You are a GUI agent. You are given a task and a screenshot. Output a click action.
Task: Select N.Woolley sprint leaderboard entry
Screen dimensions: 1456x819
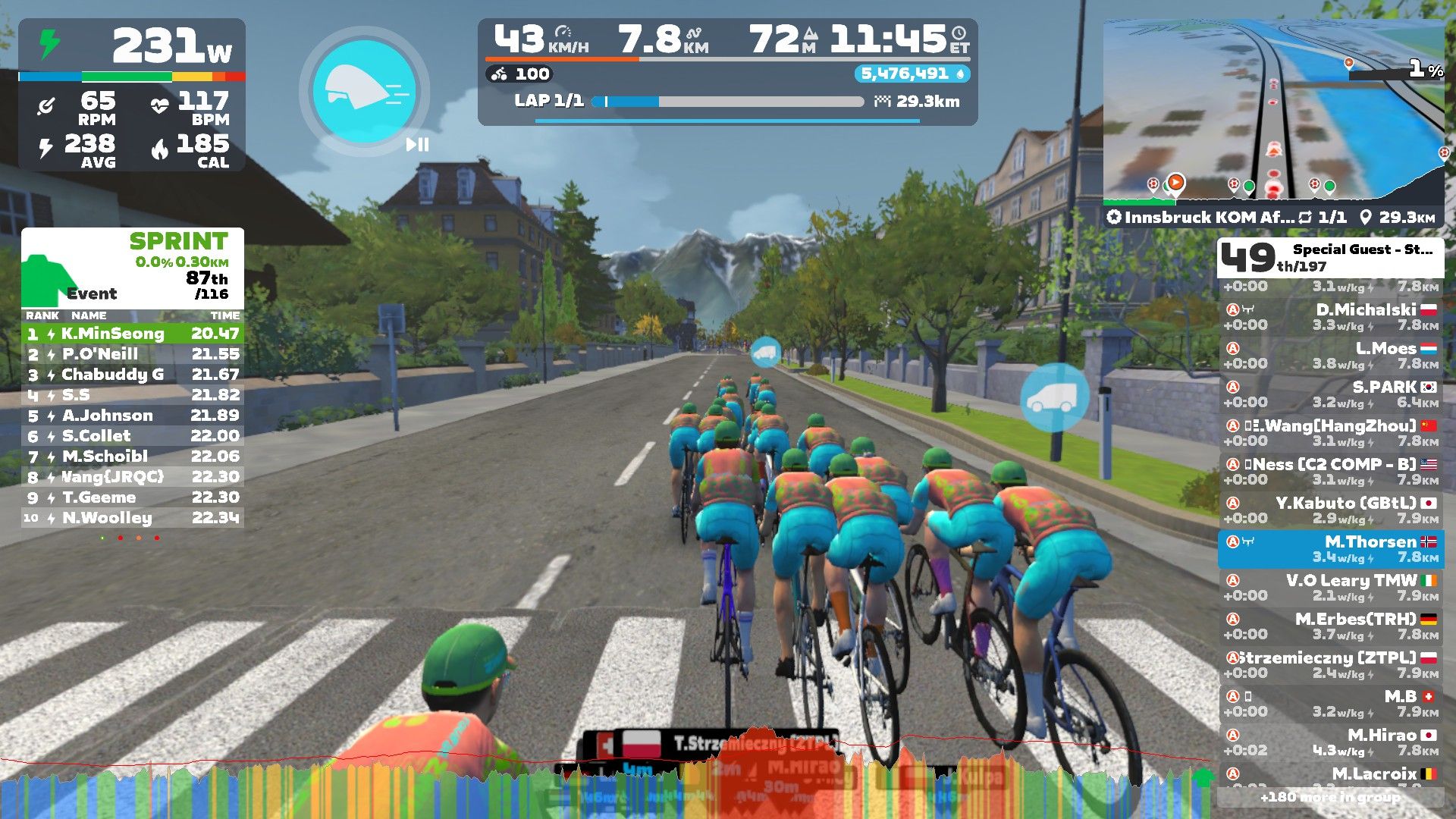133,518
